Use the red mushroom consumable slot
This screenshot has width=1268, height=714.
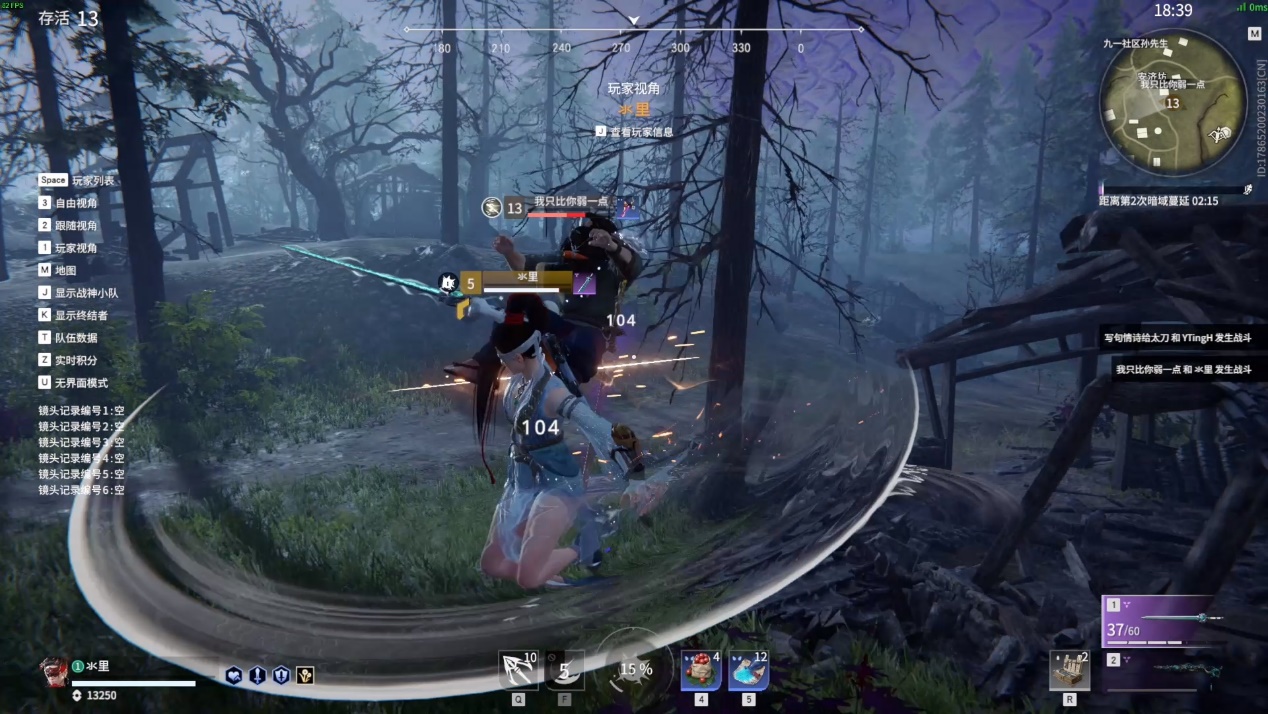701,670
